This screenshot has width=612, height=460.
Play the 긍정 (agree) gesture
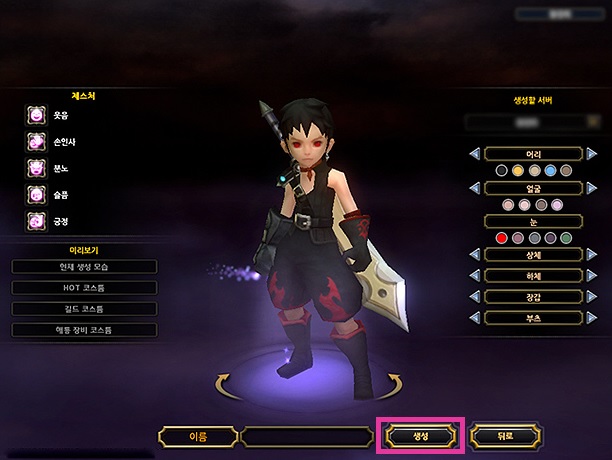pyautogui.click(x=37, y=220)
